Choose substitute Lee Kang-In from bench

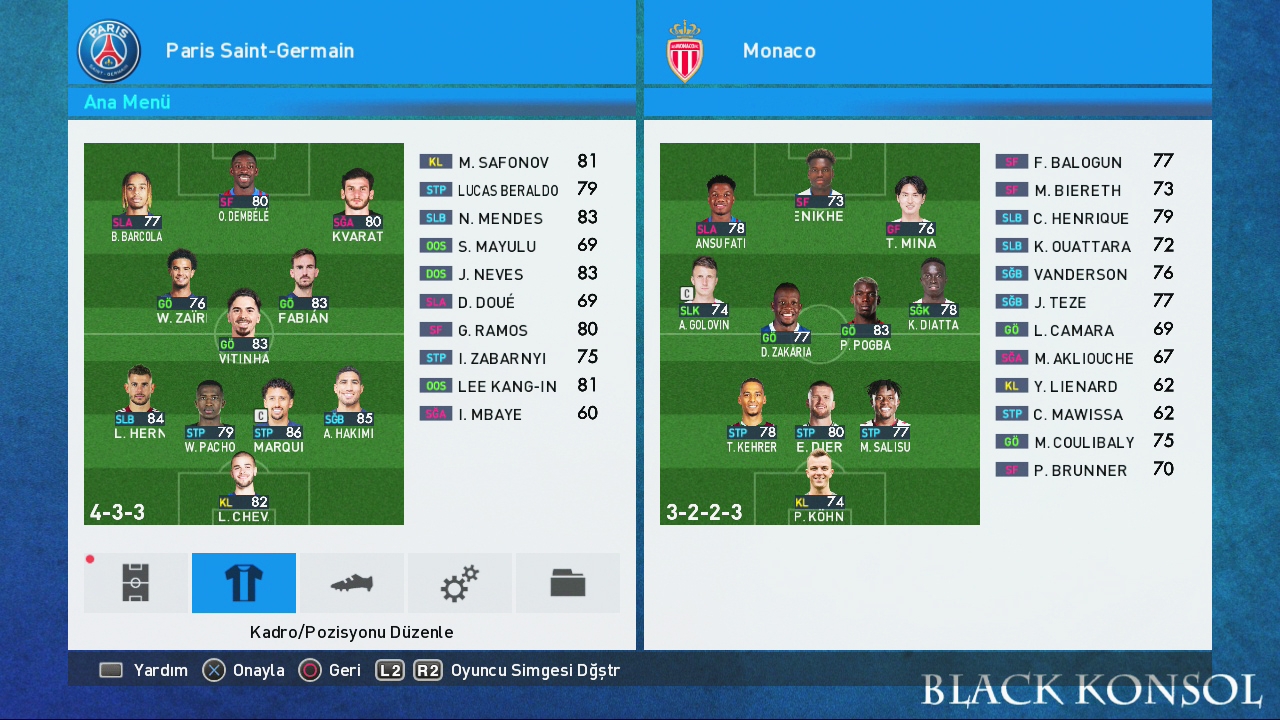click(506, 386)
